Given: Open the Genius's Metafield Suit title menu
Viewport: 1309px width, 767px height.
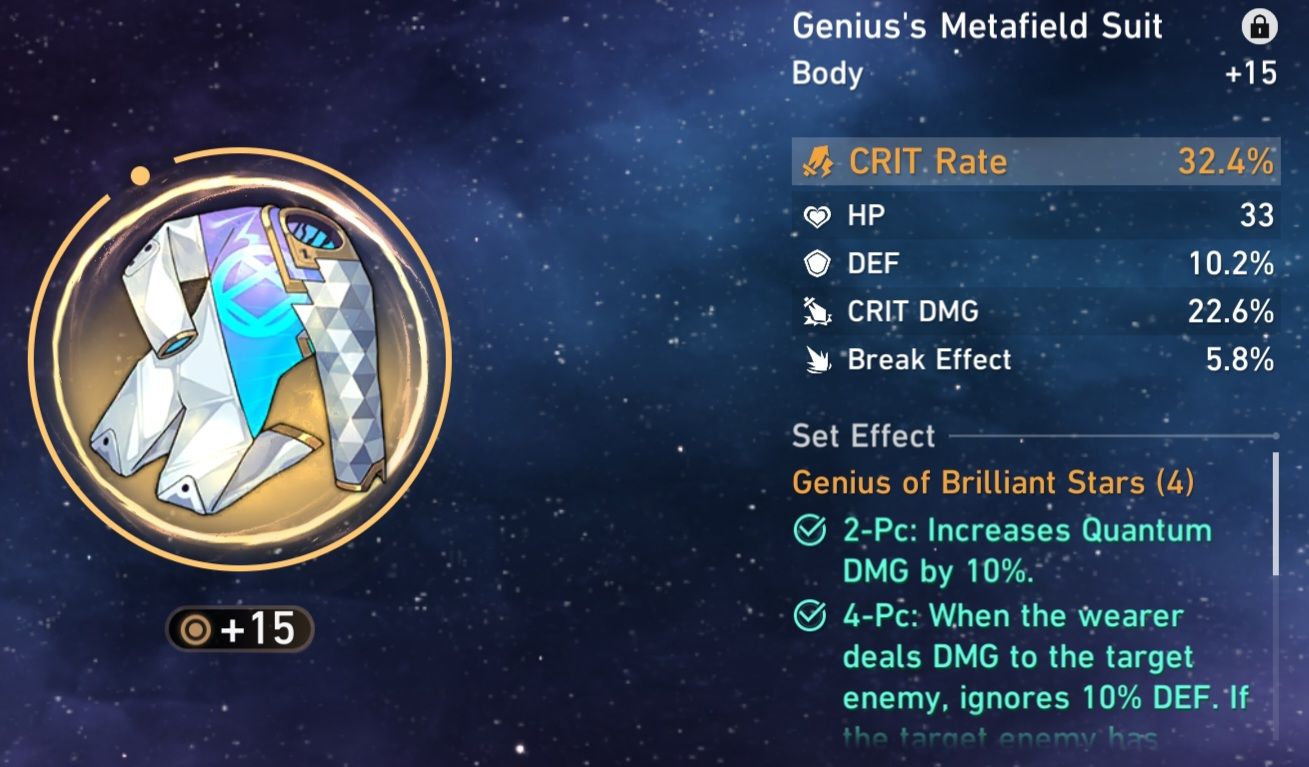Looking at the screenshot, I should (x=975, y=27).
